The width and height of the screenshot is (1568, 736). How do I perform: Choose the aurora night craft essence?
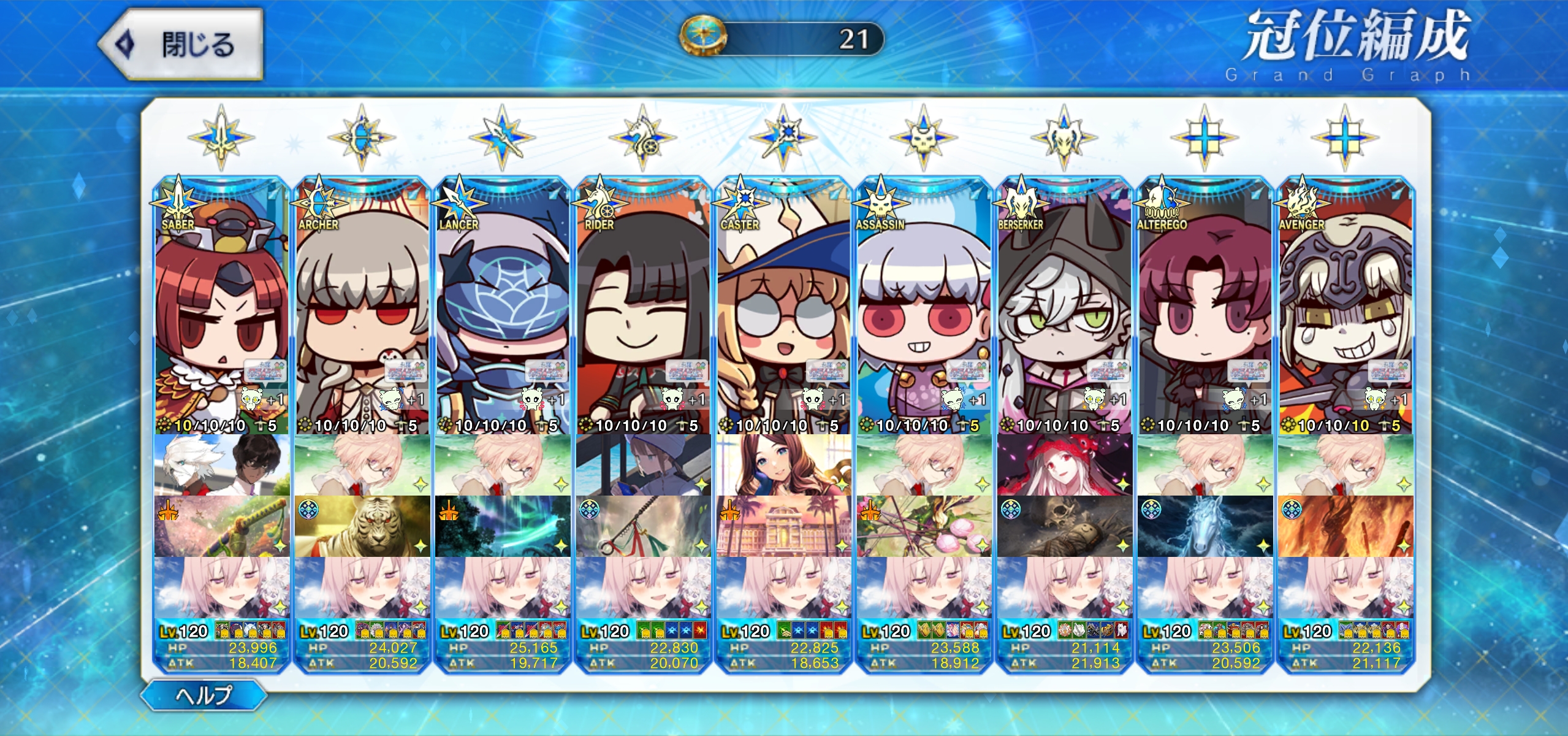point(503,526)
